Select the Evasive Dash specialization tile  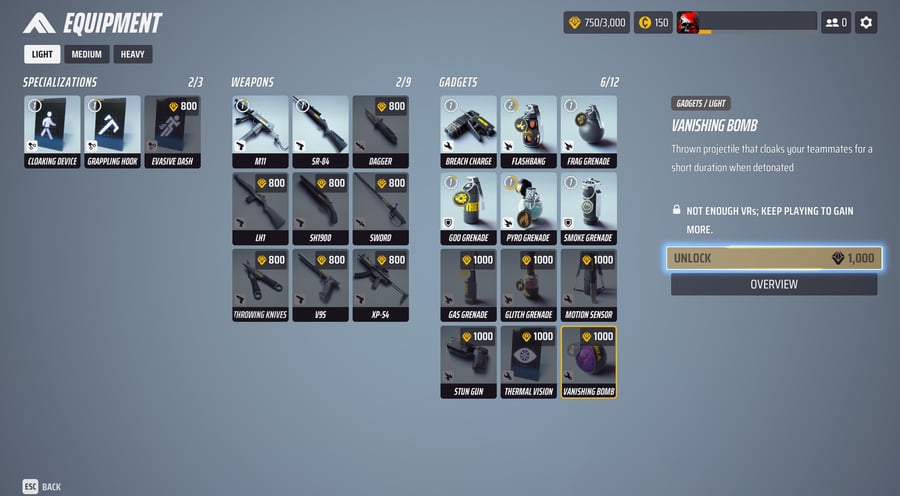tap(172, 131)
